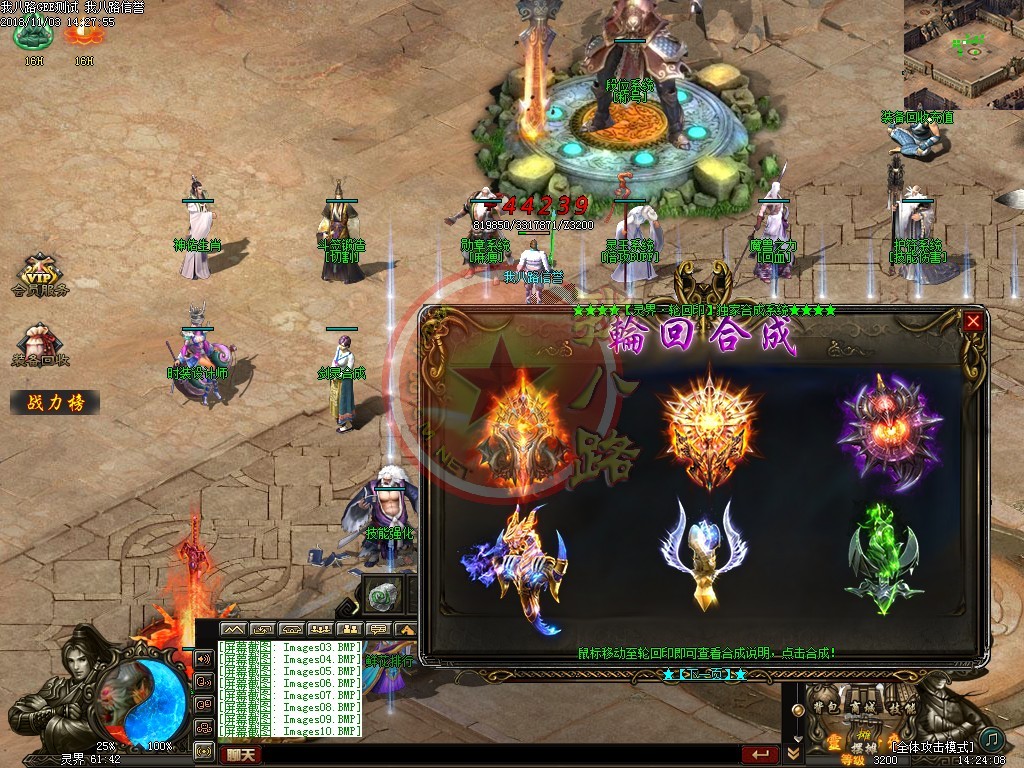Open the minimap
This screenshot has width=1024, height=768.
[x=963, y=54]
